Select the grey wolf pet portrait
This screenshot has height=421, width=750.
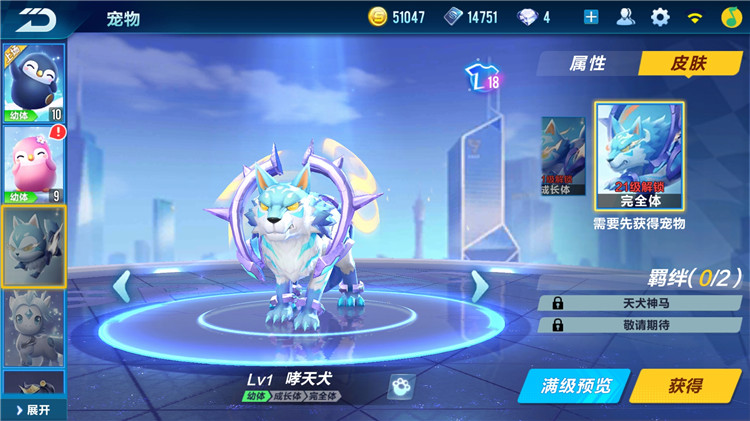[x=34, y=246]
